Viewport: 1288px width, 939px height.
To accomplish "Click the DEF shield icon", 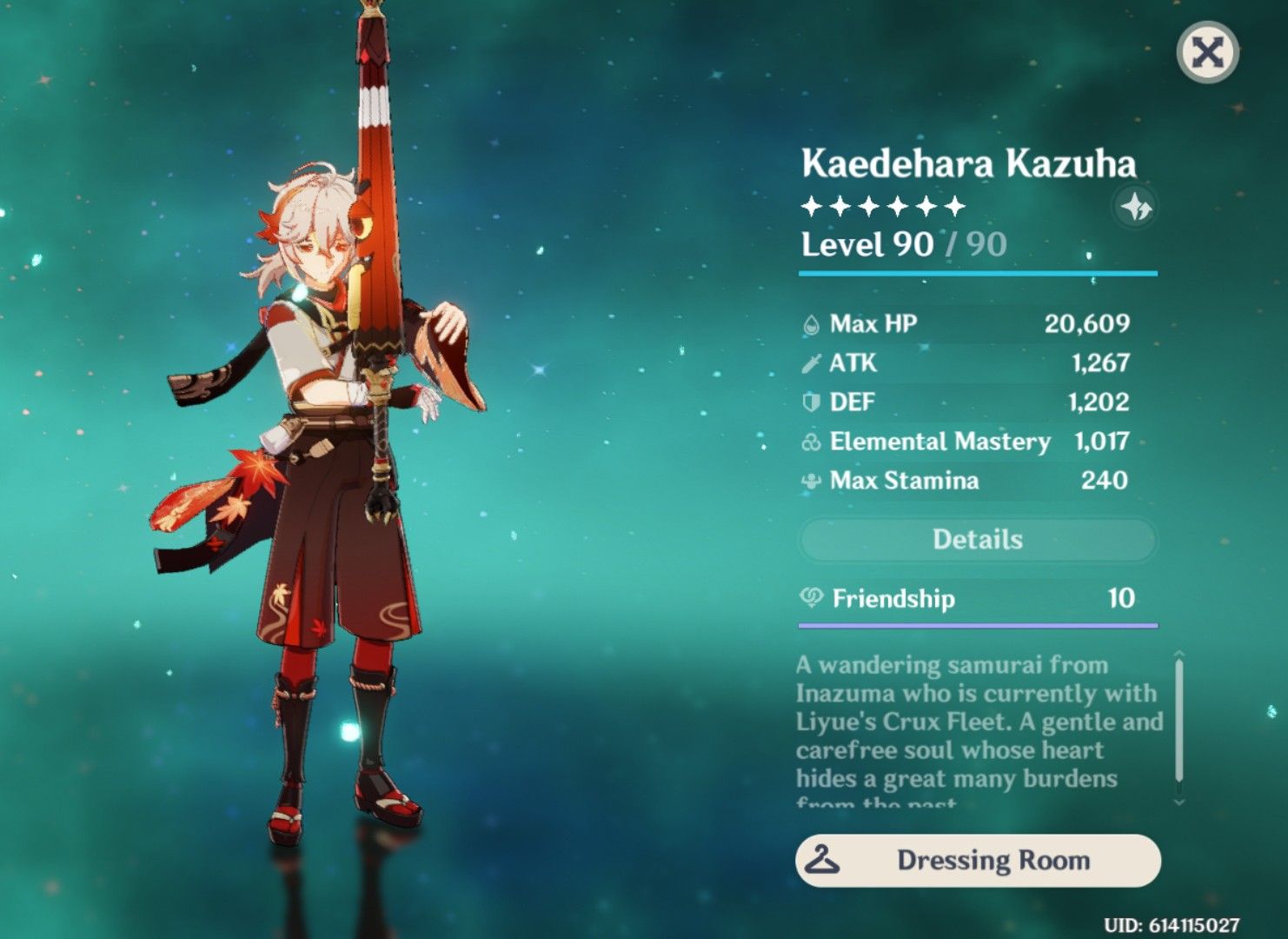I will (810, 403).
